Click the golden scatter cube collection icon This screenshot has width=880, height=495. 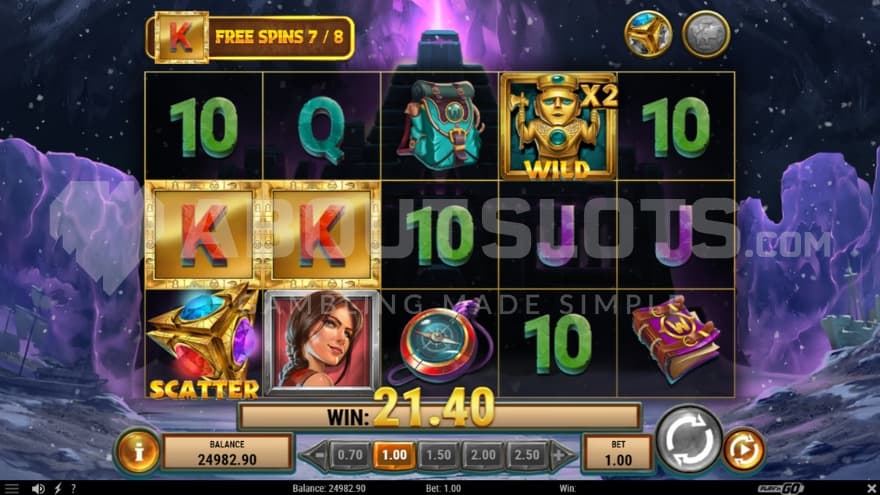pos(648,34)
